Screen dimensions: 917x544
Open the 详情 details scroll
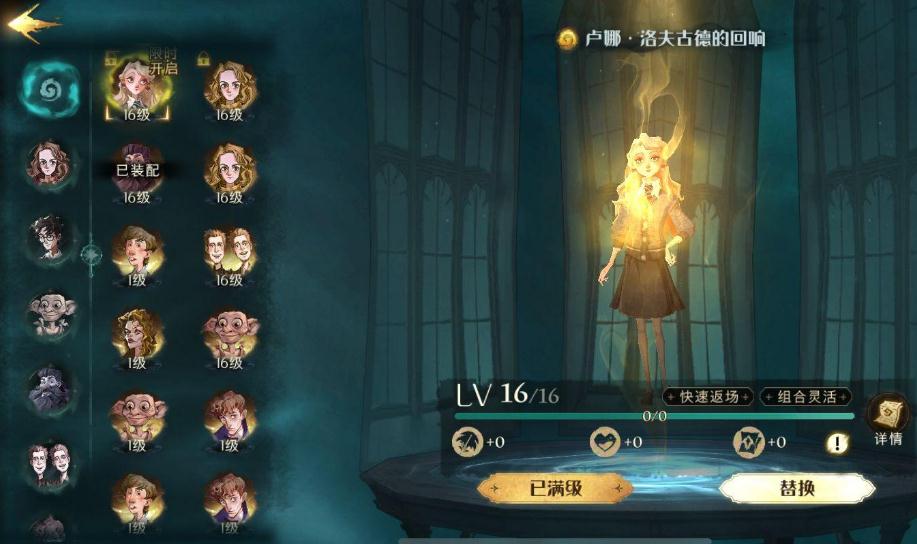(x=888, y=417)
